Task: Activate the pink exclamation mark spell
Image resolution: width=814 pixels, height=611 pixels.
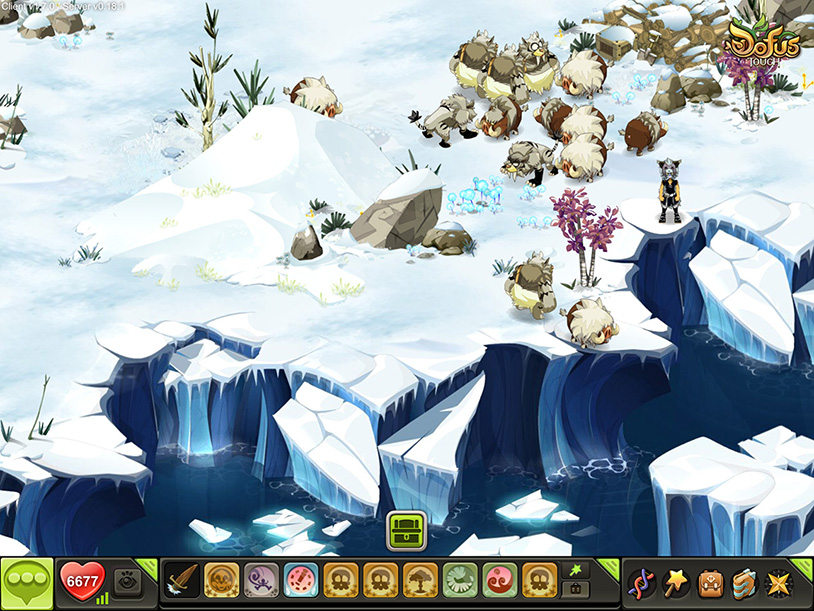Action: tap(299, 581)
